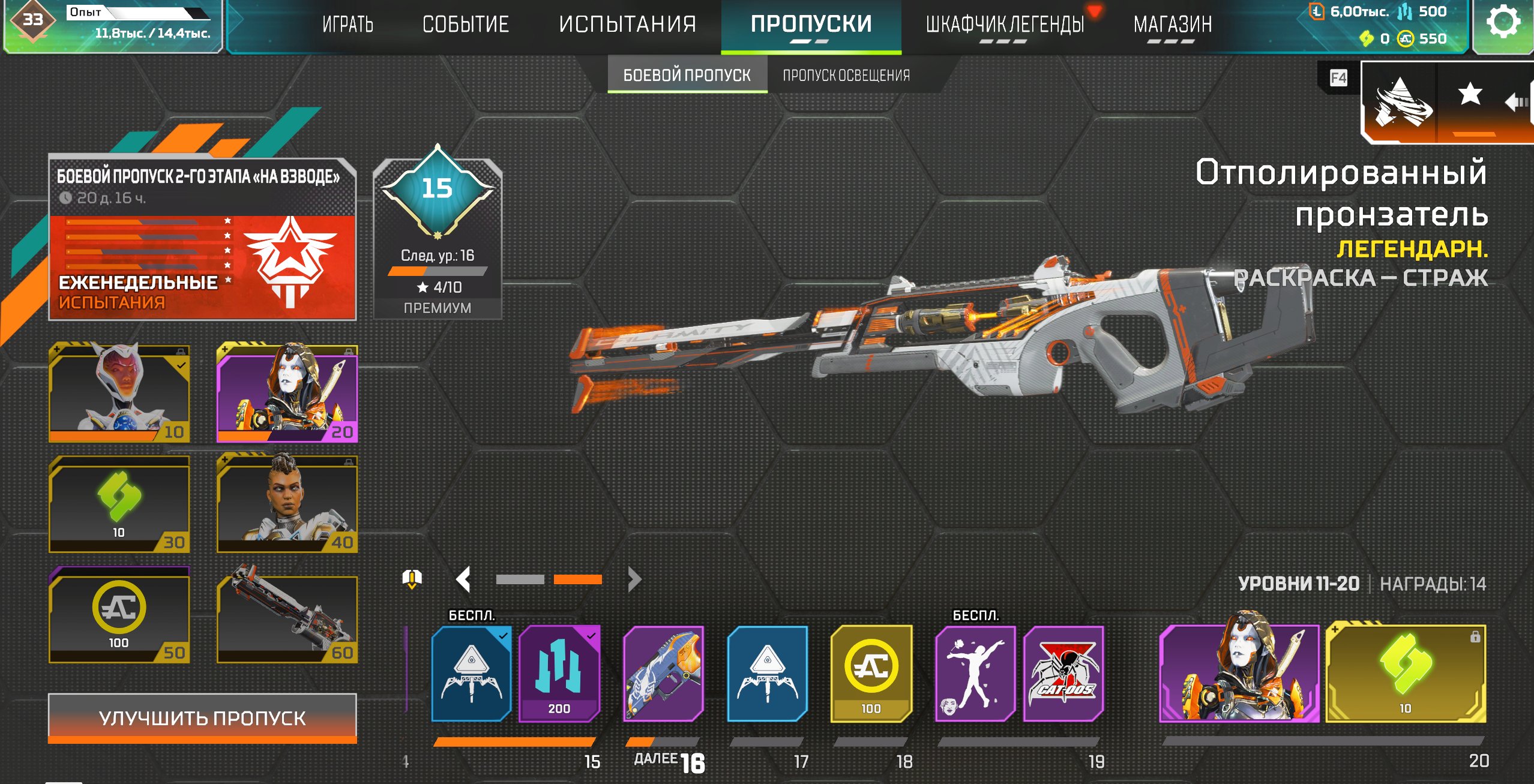Switch to the СОБЫТИЕ tab
This screenshot has width=1534, height=784.
coord(465,25)
